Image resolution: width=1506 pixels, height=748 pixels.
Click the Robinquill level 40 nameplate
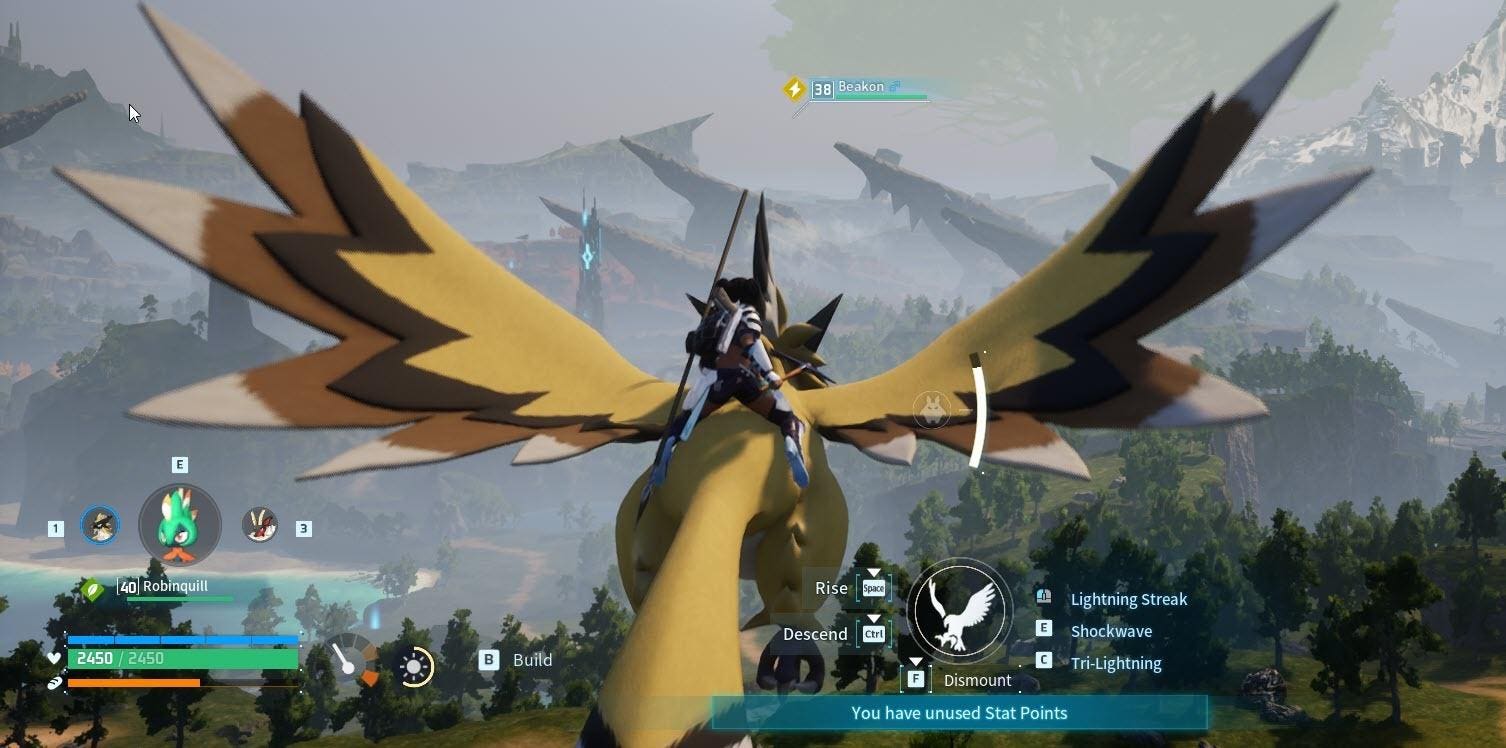(175, 586)
